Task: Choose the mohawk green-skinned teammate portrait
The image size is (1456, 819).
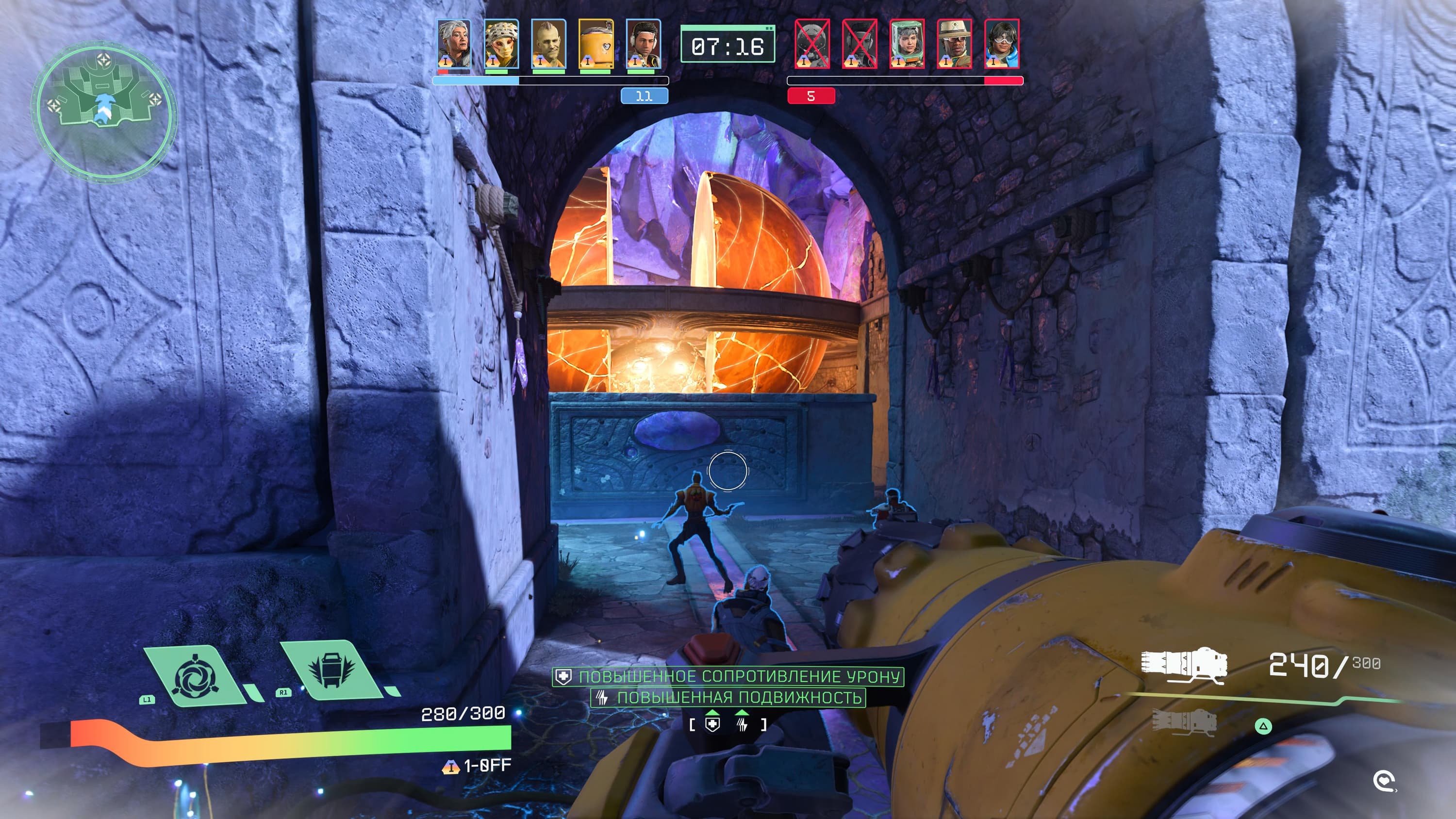Action: pyautogui.click(x=548, y=44)
